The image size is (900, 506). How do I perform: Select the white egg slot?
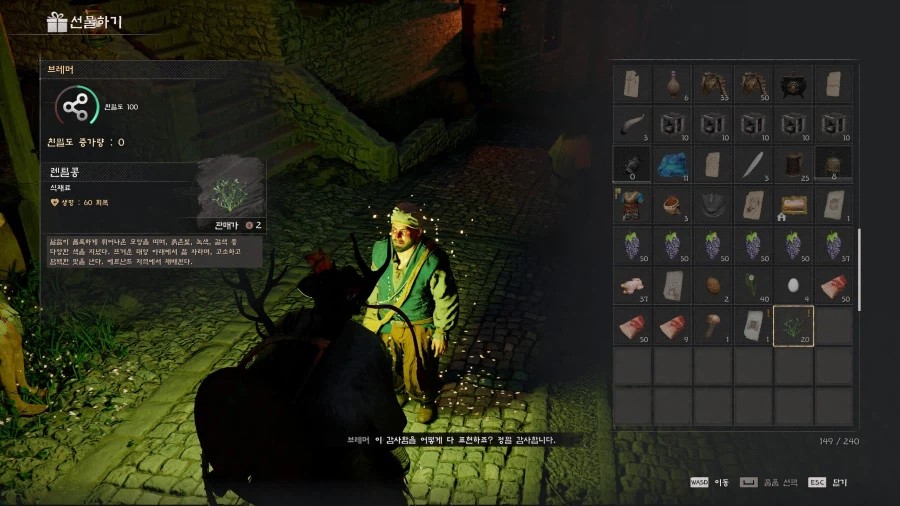[792, 286]
